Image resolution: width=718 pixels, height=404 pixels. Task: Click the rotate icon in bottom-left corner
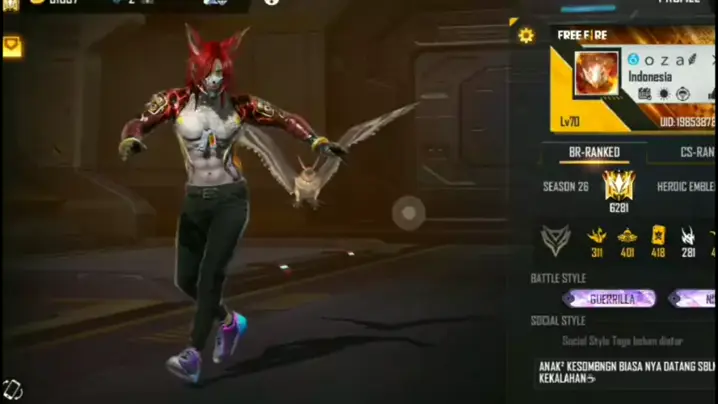12,389
